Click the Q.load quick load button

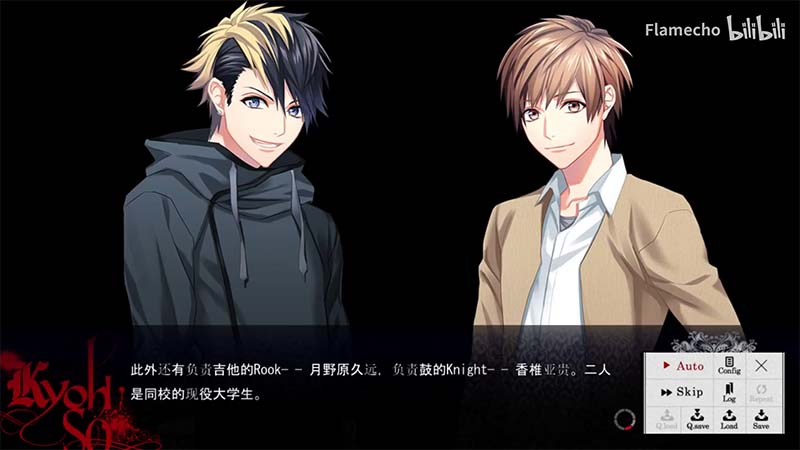click(x=666, y=419)
